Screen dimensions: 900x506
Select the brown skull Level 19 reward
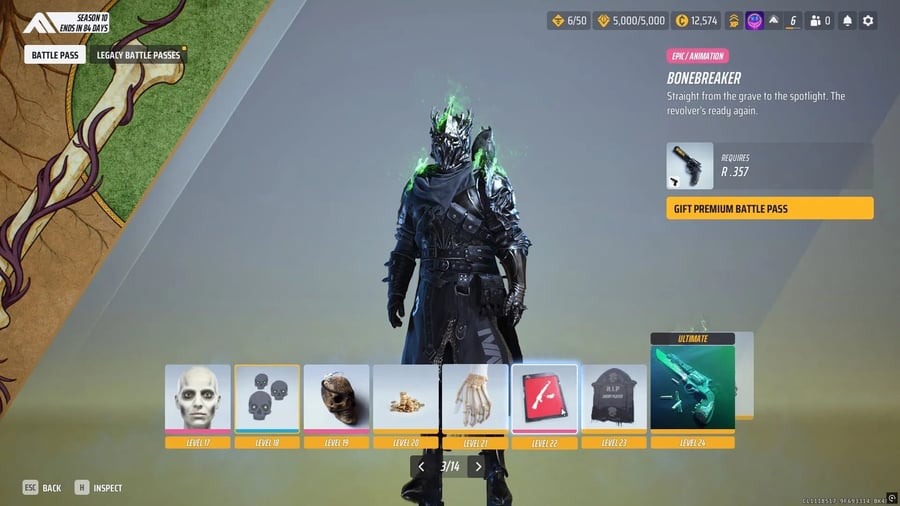point(337,399)
